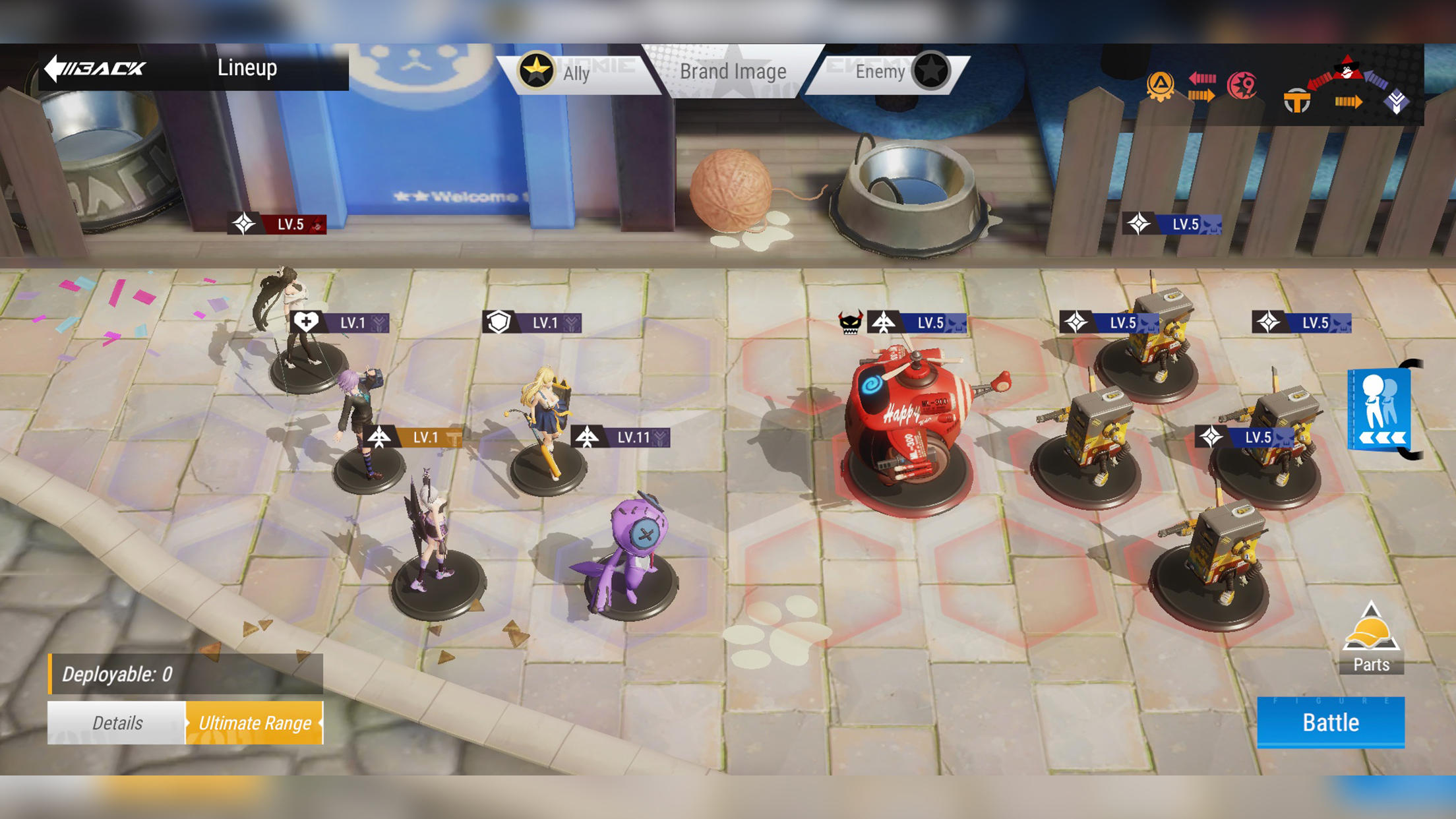
Task: Select the Brand Image header
Action: (x=733, y=71)
